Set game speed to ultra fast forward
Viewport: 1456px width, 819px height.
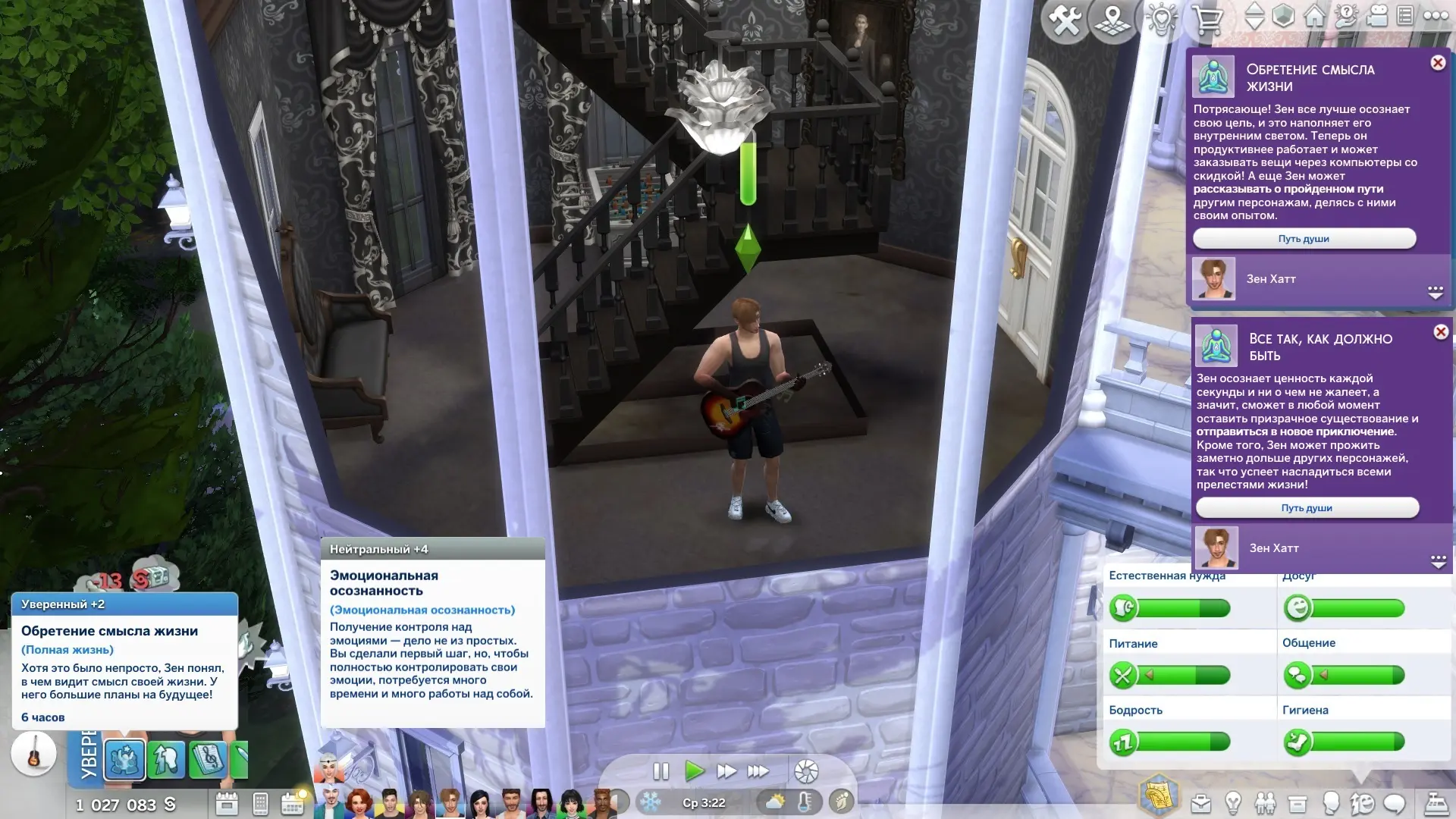758,772
